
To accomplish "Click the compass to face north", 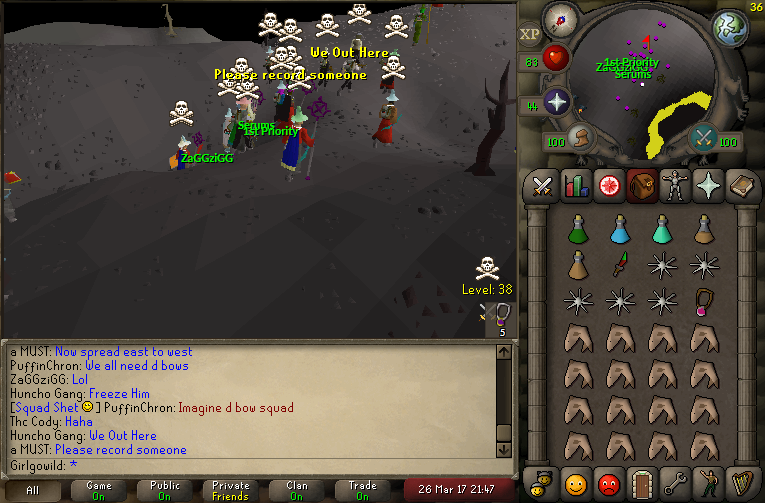I will pos(561,21).
